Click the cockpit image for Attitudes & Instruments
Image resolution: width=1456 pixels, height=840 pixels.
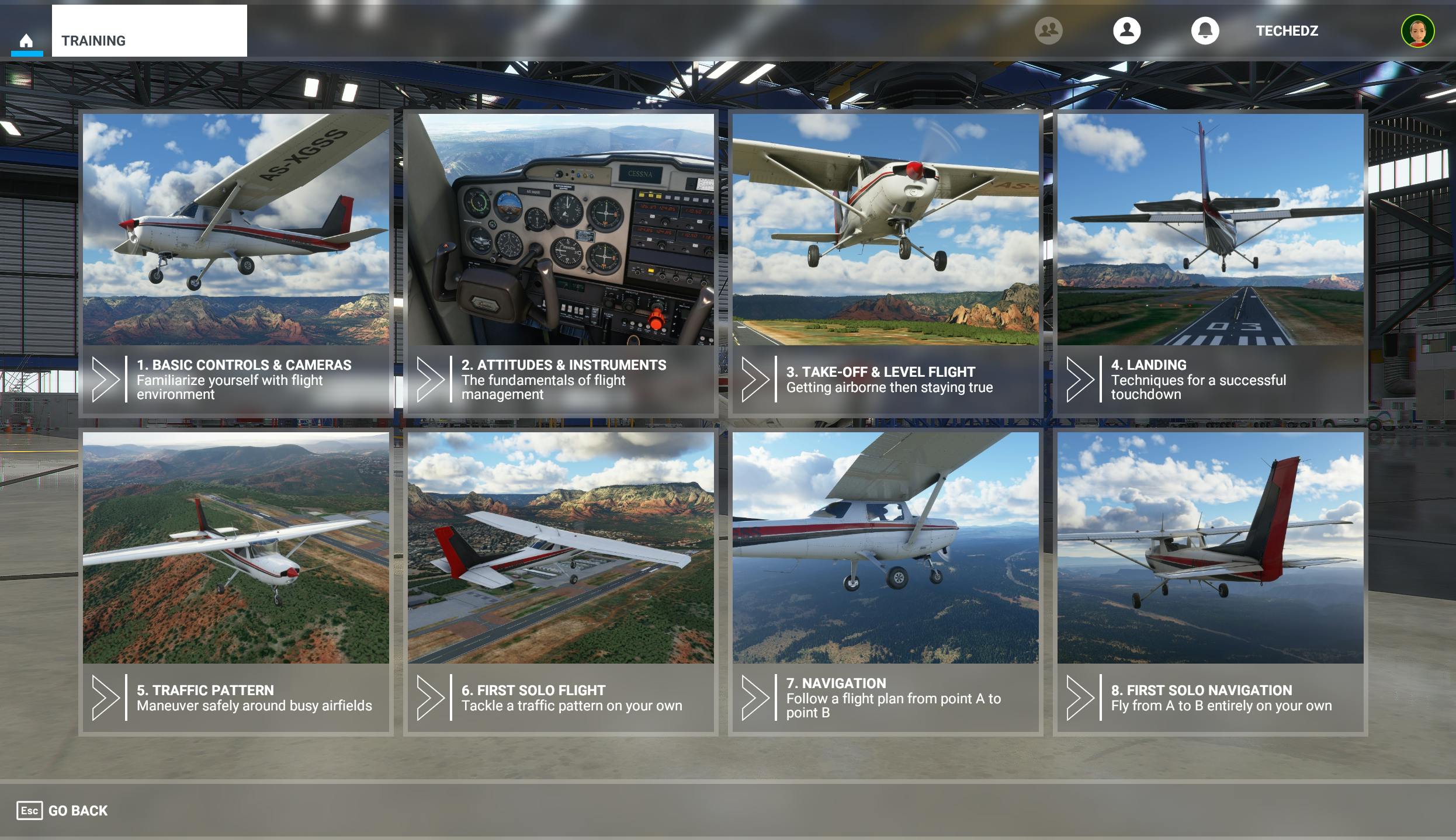point(561,234)
